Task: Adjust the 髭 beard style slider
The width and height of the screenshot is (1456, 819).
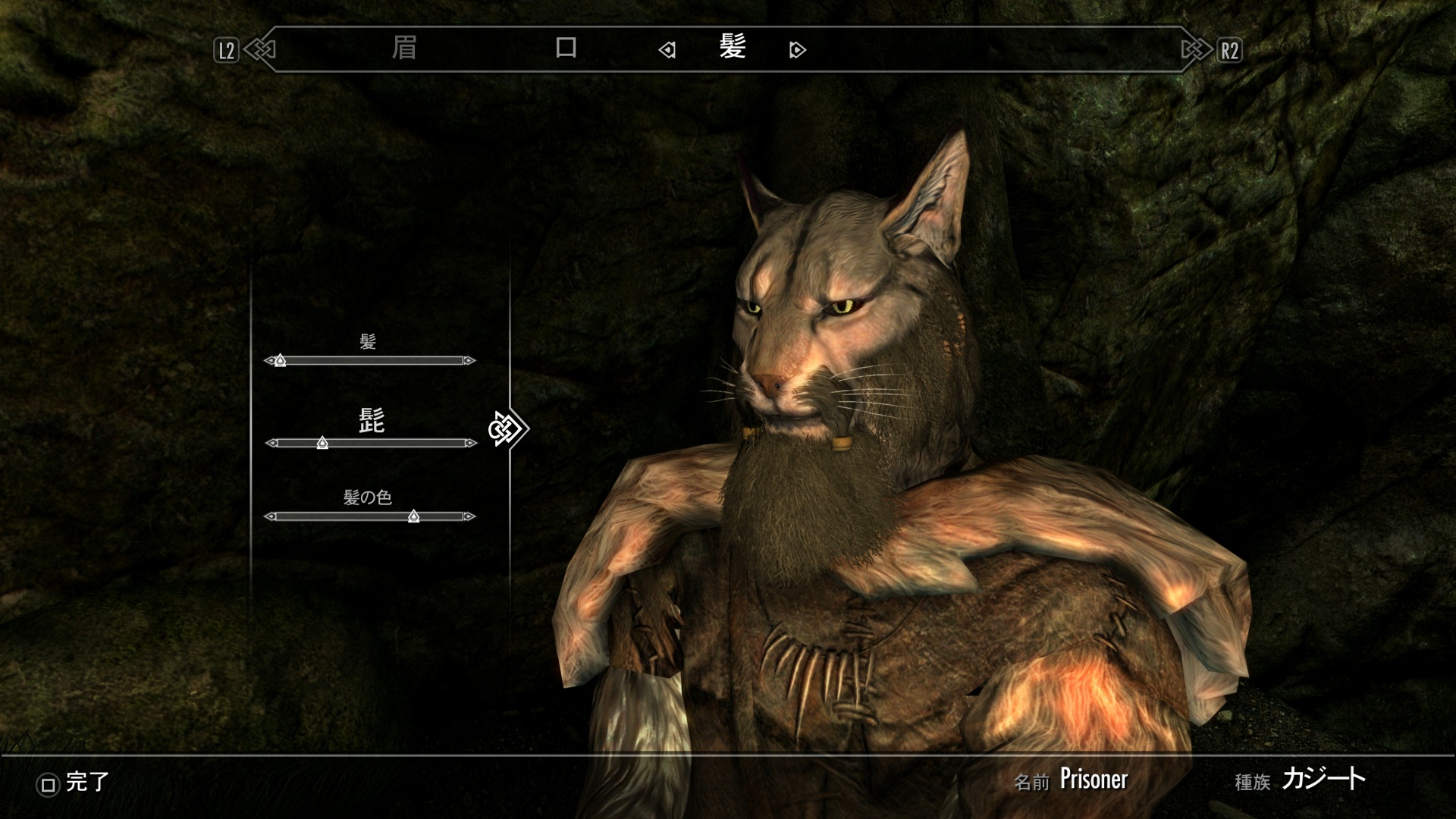Action: (322, 443)
